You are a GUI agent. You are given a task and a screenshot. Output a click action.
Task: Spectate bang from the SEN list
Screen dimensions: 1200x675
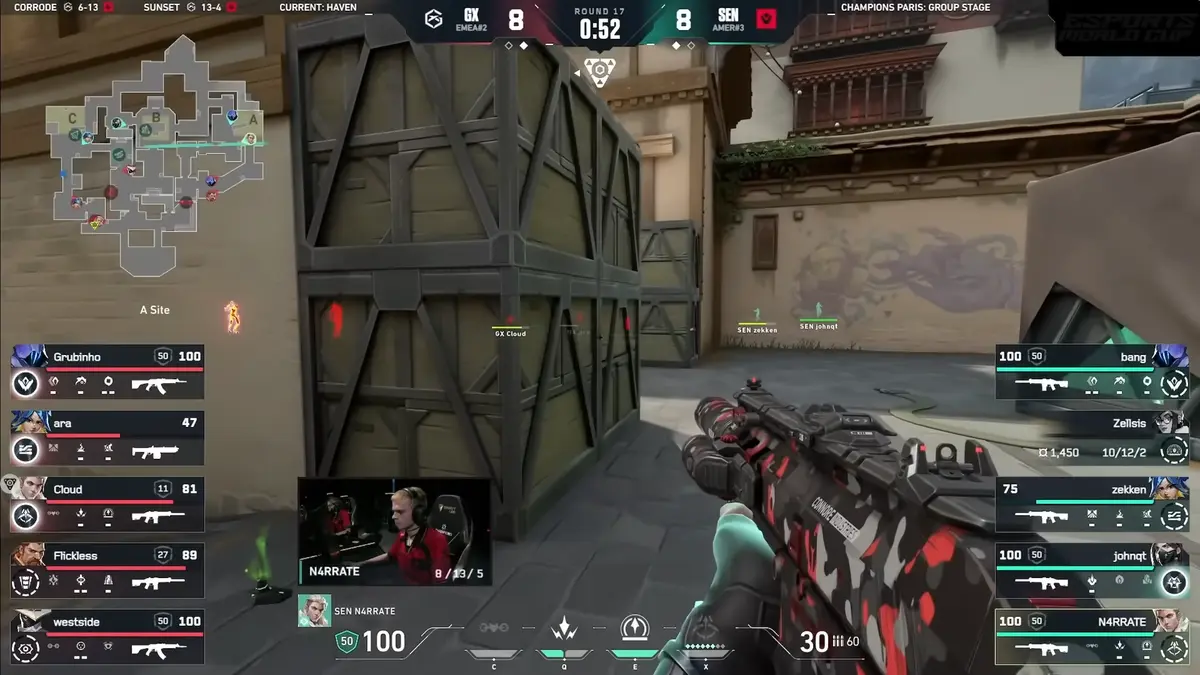click(1092, 370)
